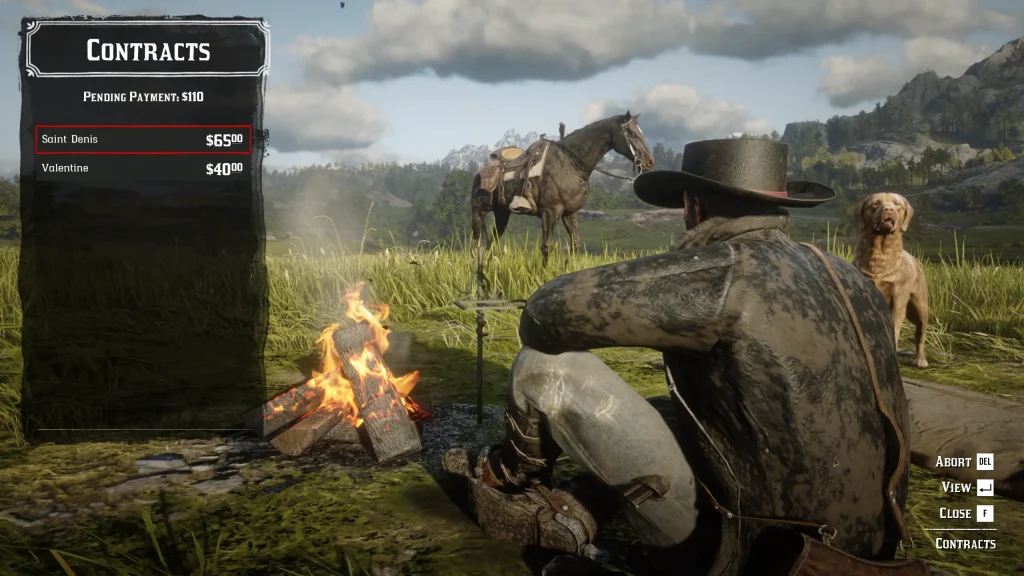
Task: Select the Saint Denis contract row
Action: [143, 140]
